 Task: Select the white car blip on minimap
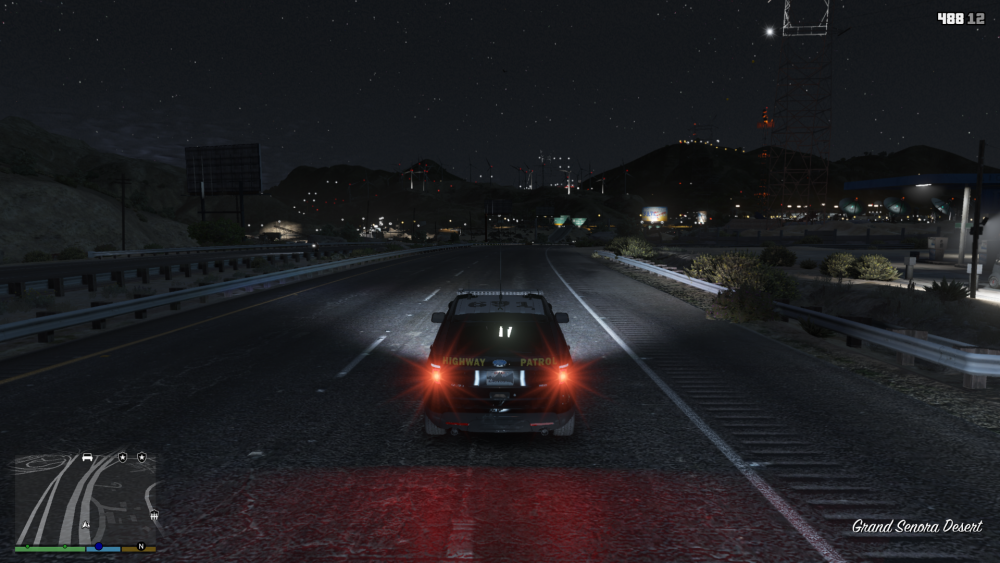(87, 457)
